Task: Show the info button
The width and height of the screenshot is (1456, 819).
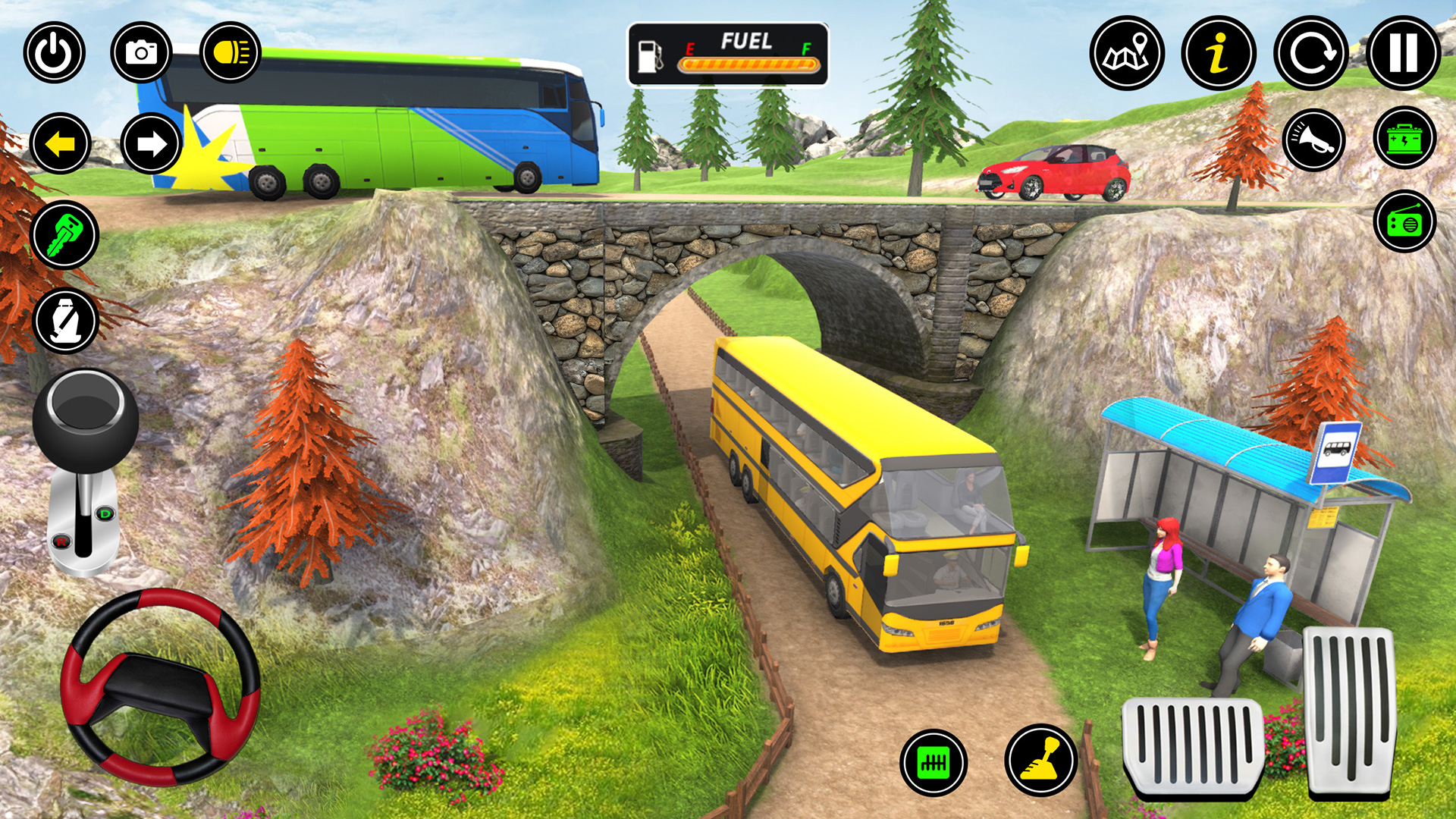Action: point(1219,54)
